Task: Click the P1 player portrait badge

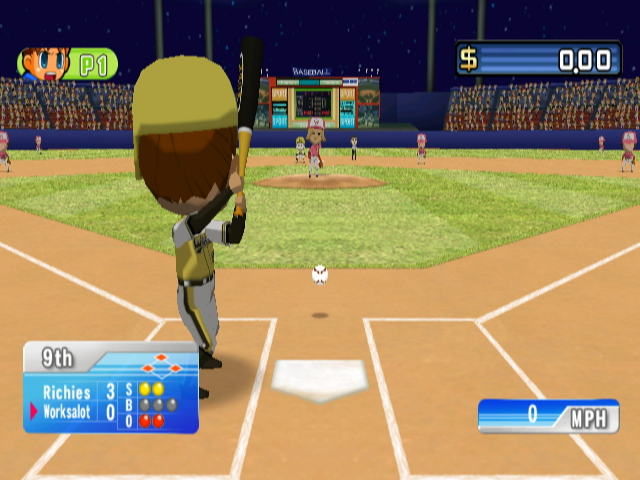Action: point(67,65)
